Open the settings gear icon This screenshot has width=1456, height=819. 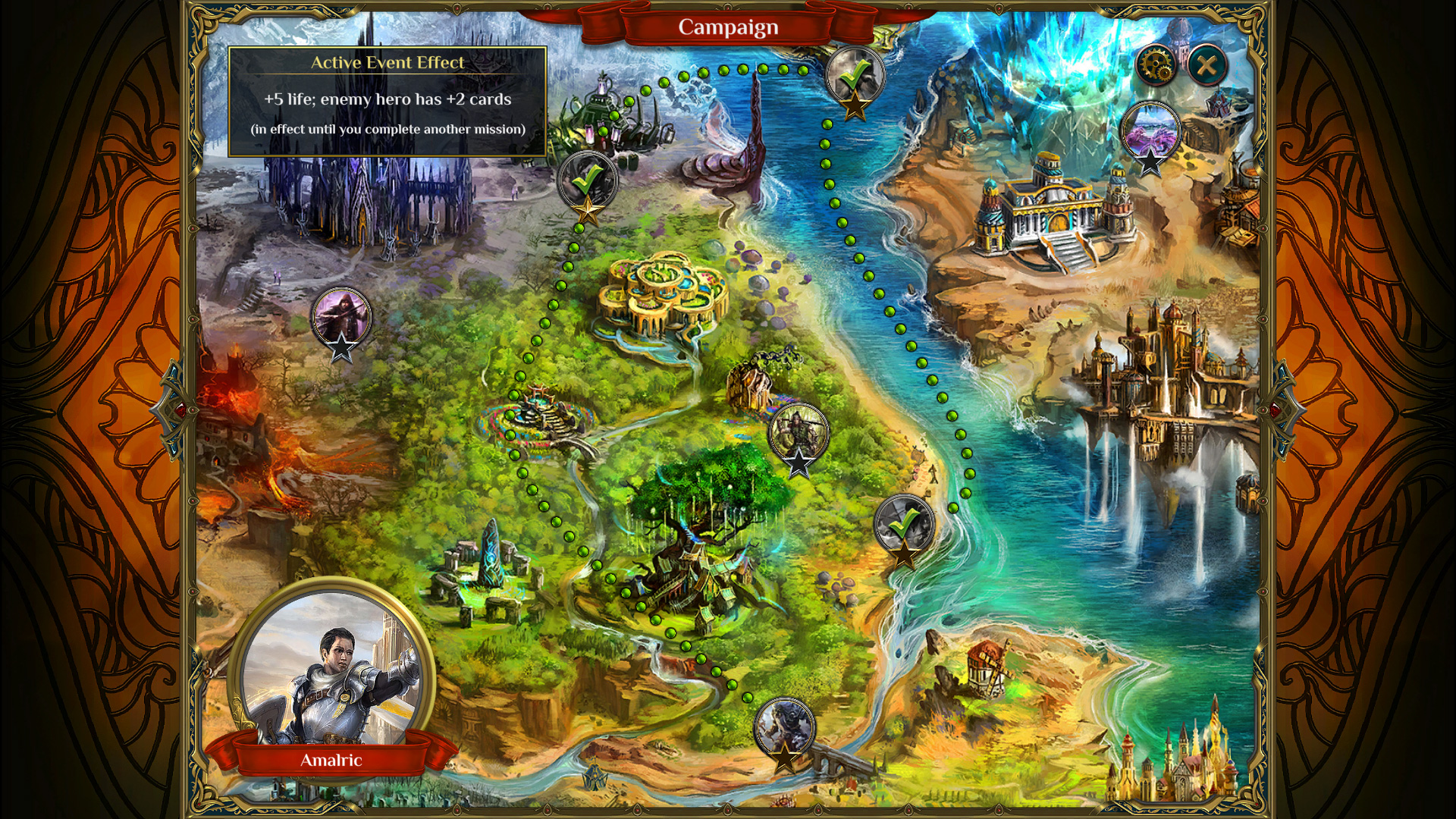pyautogui.click(x=1156, y=64)
